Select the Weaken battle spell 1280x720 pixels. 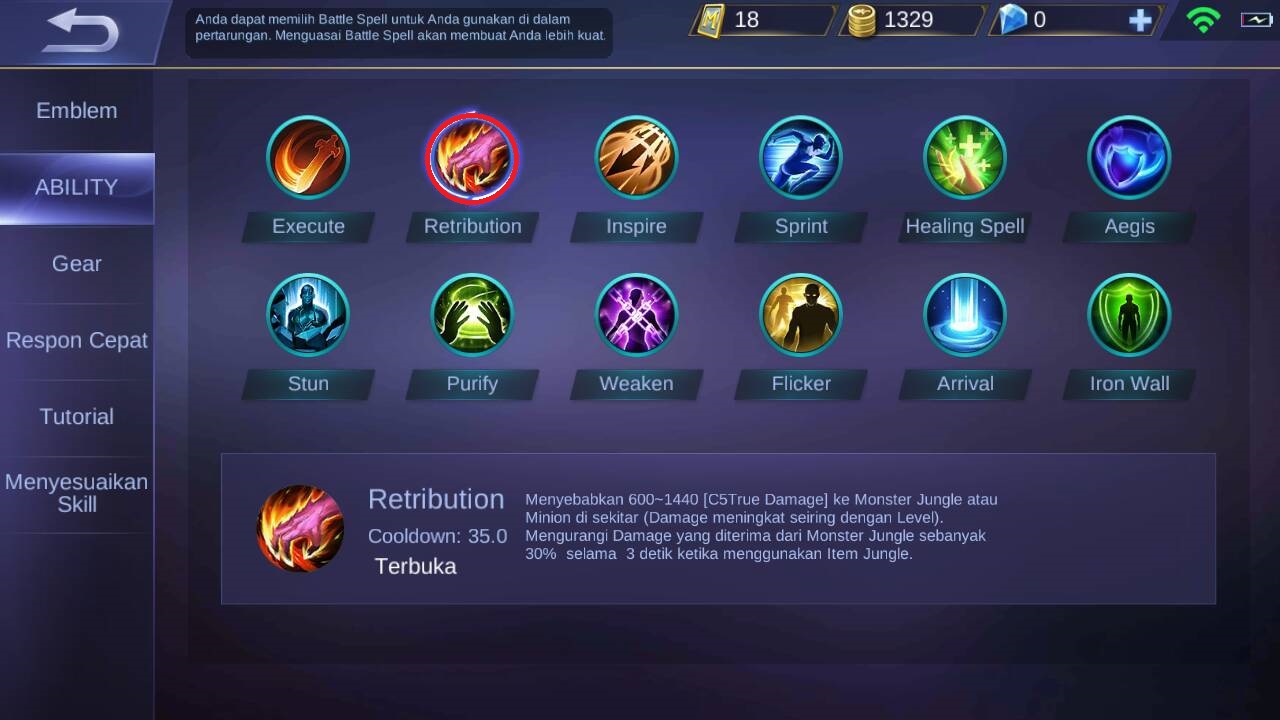[x=636, y=315]
